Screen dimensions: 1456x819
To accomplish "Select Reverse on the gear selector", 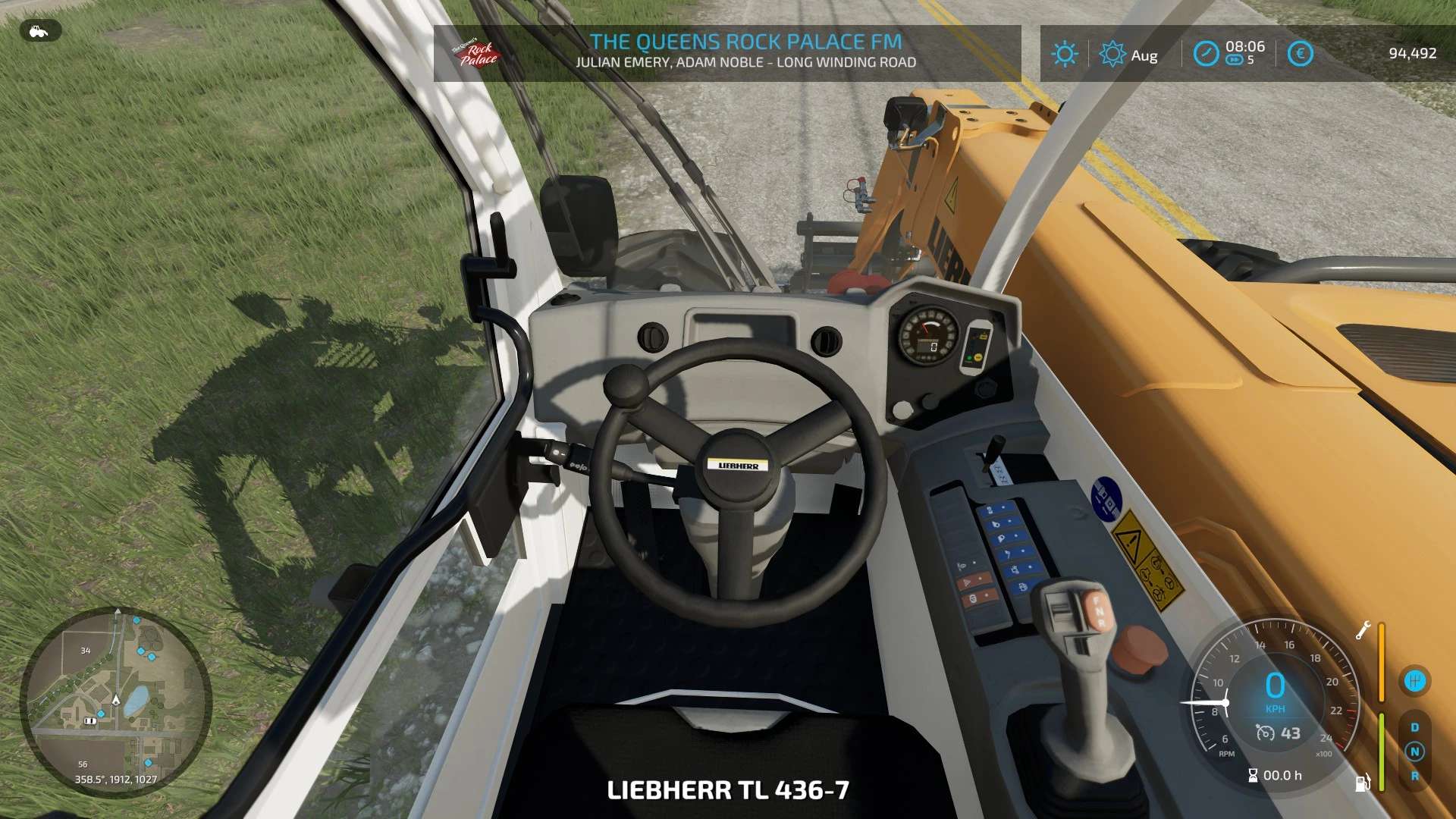I will [1414, 777].
